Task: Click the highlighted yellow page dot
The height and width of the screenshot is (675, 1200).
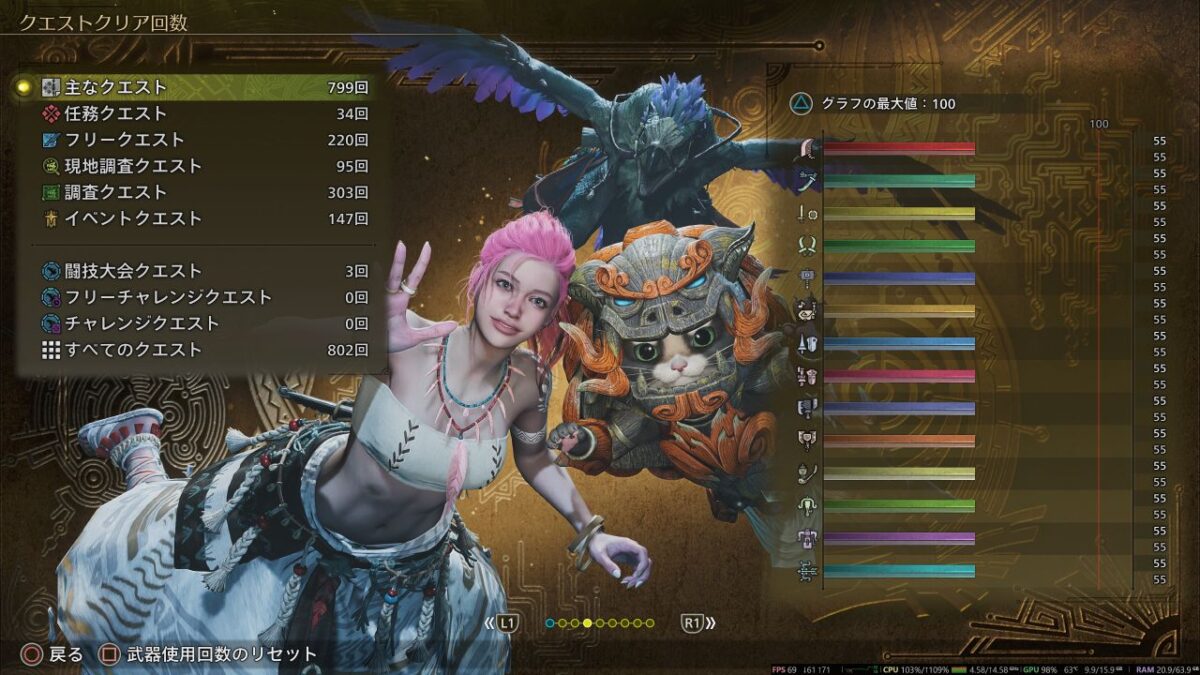Action: pyautogui.click(x=588, y=623)
